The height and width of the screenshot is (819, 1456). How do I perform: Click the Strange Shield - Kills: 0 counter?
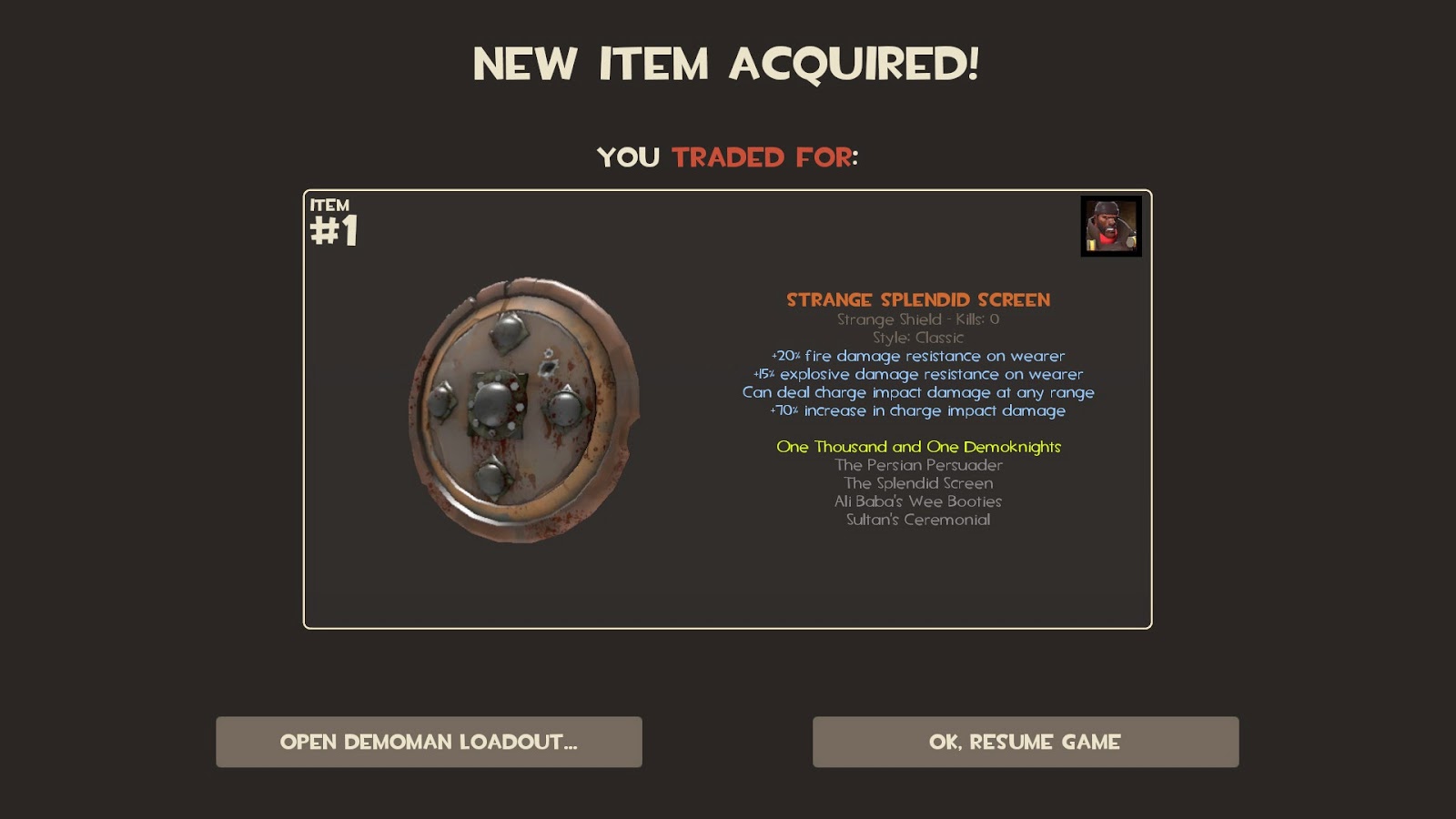click(917, 319)
